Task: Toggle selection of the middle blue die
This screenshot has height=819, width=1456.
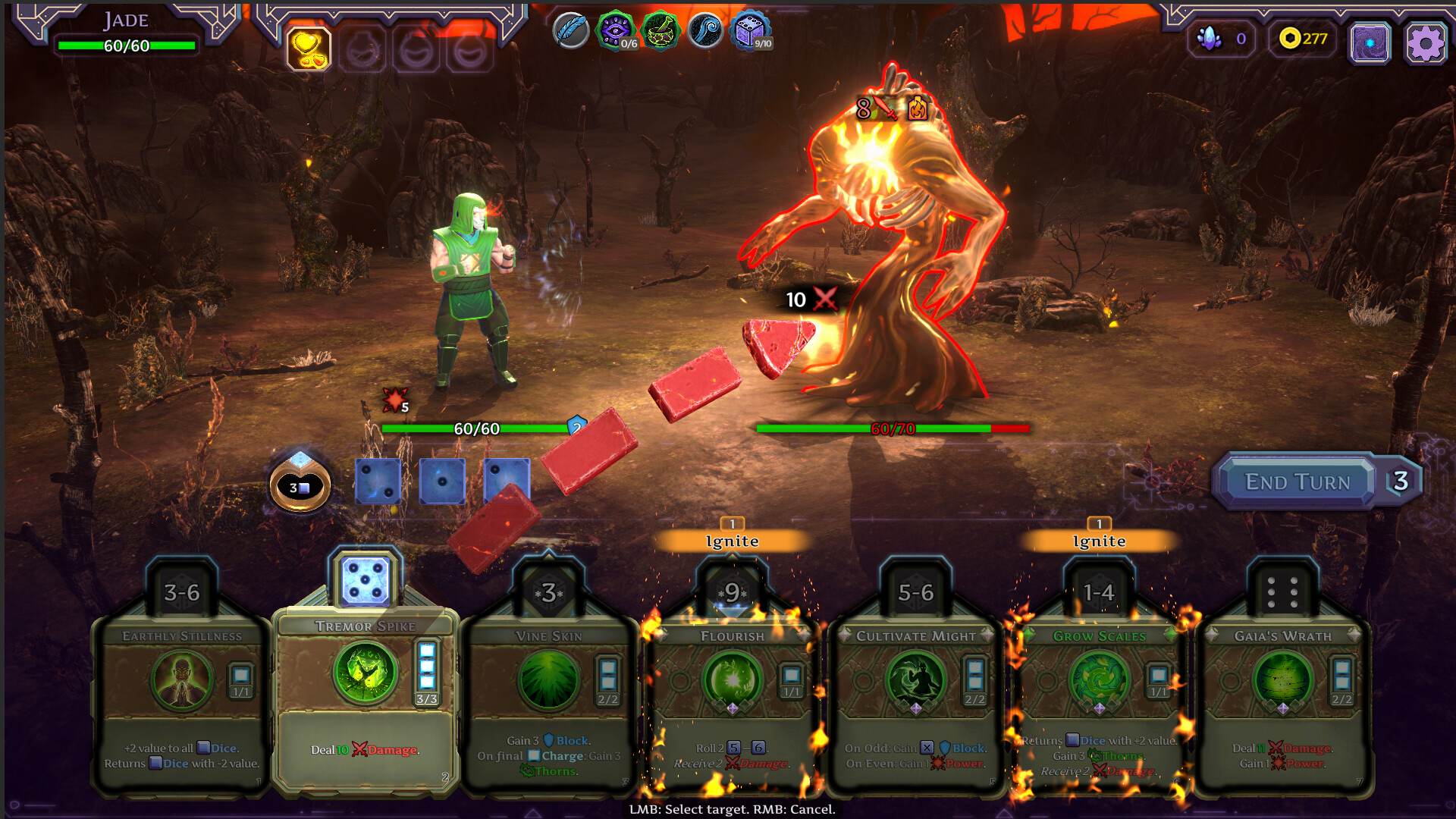Action: pos(442,481)
